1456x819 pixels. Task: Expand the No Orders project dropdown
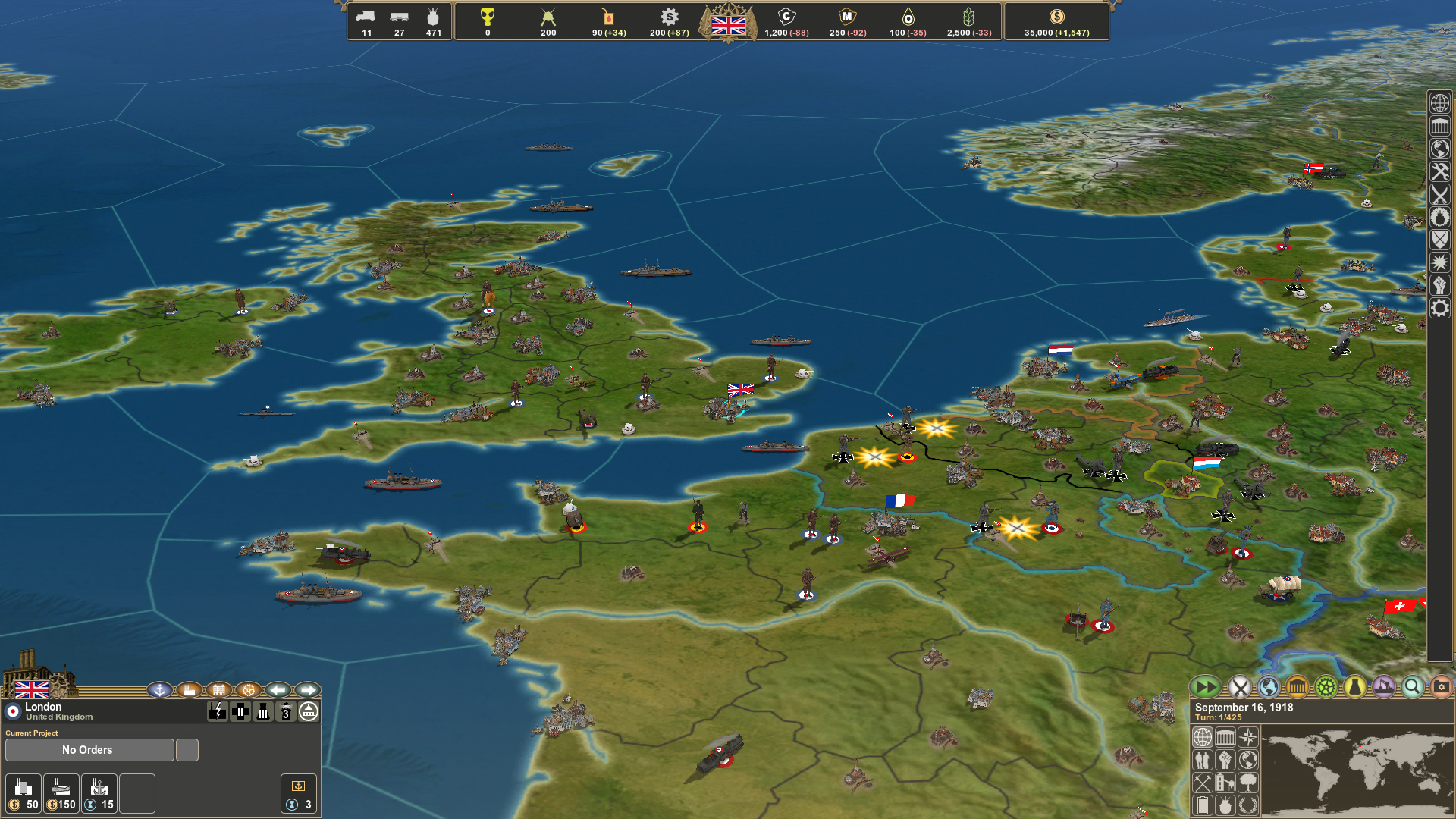click(89, 750)
